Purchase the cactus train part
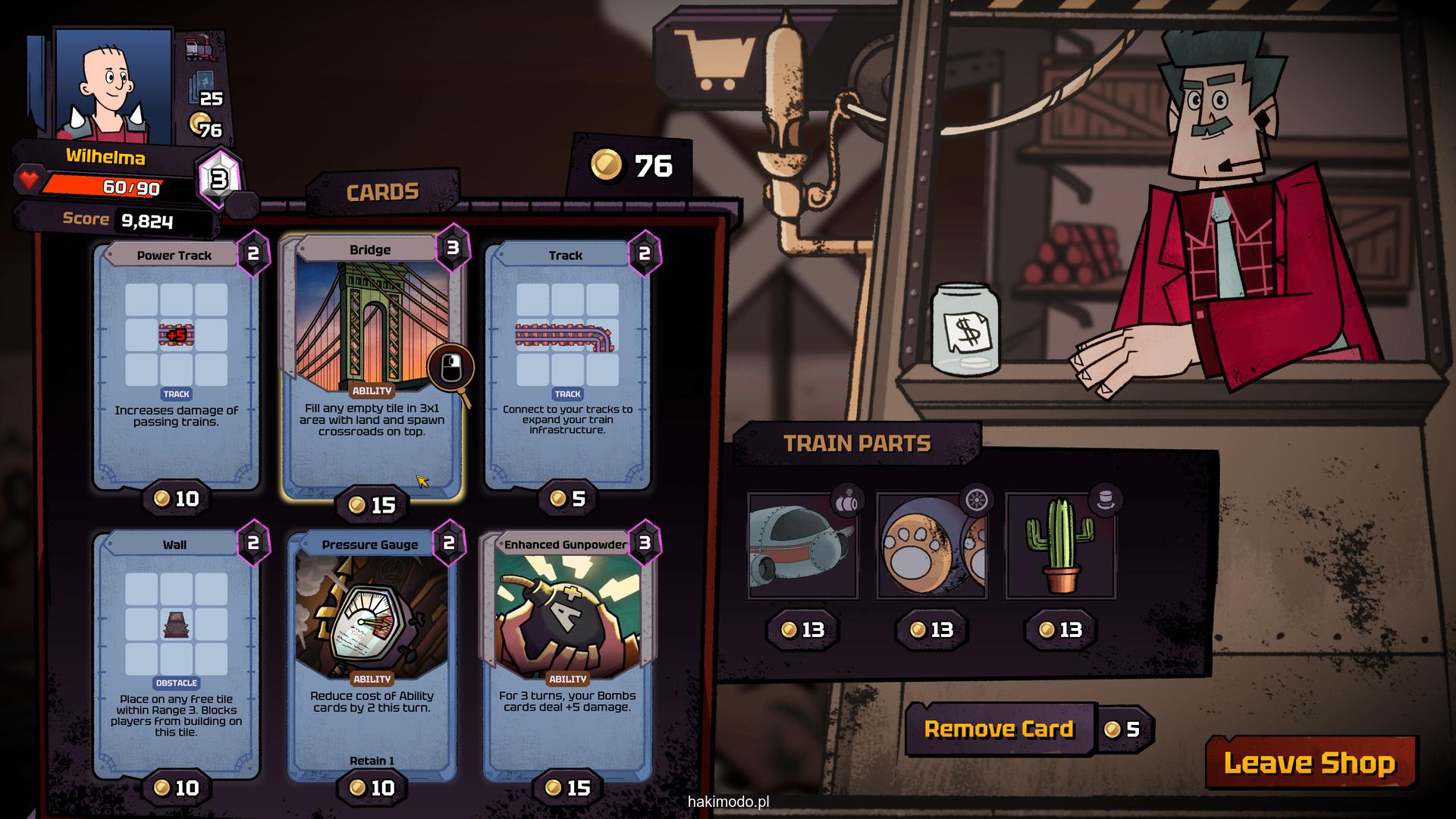 click(x=1061, y=546)
